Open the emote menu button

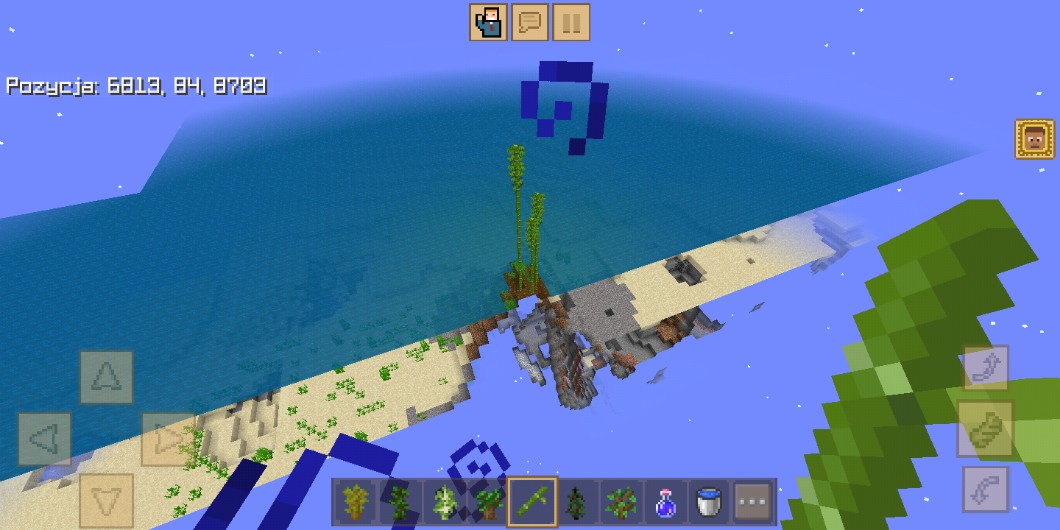(488, 22)
